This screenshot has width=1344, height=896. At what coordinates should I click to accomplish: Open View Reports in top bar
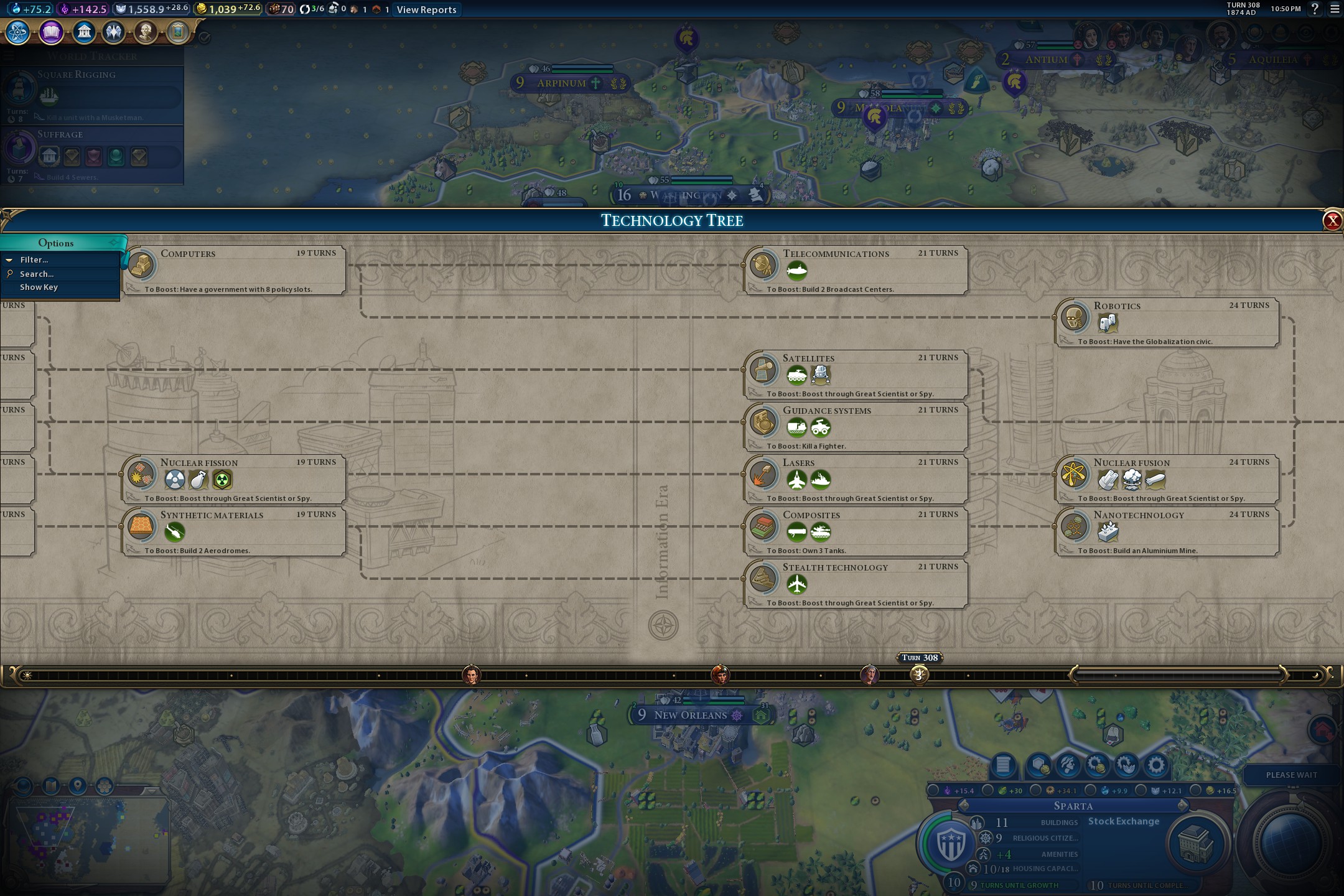click(426, 9)
